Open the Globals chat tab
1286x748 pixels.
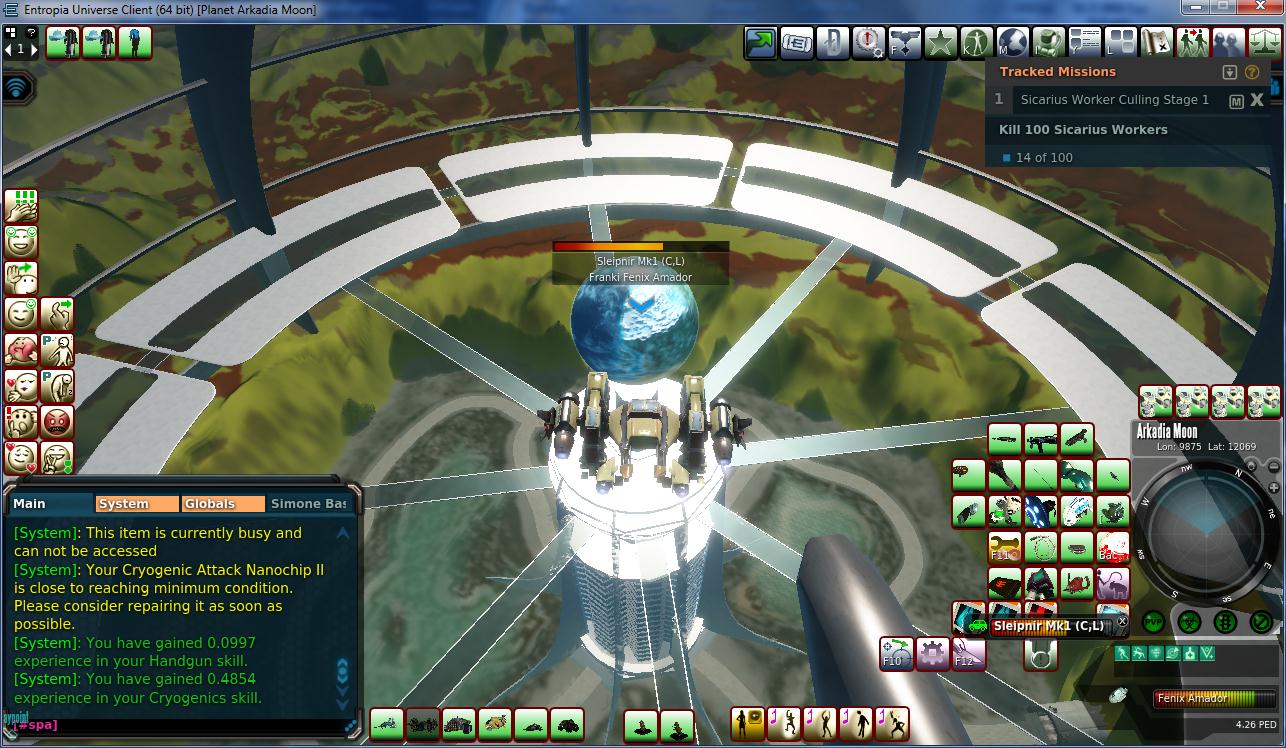point(222,504)
